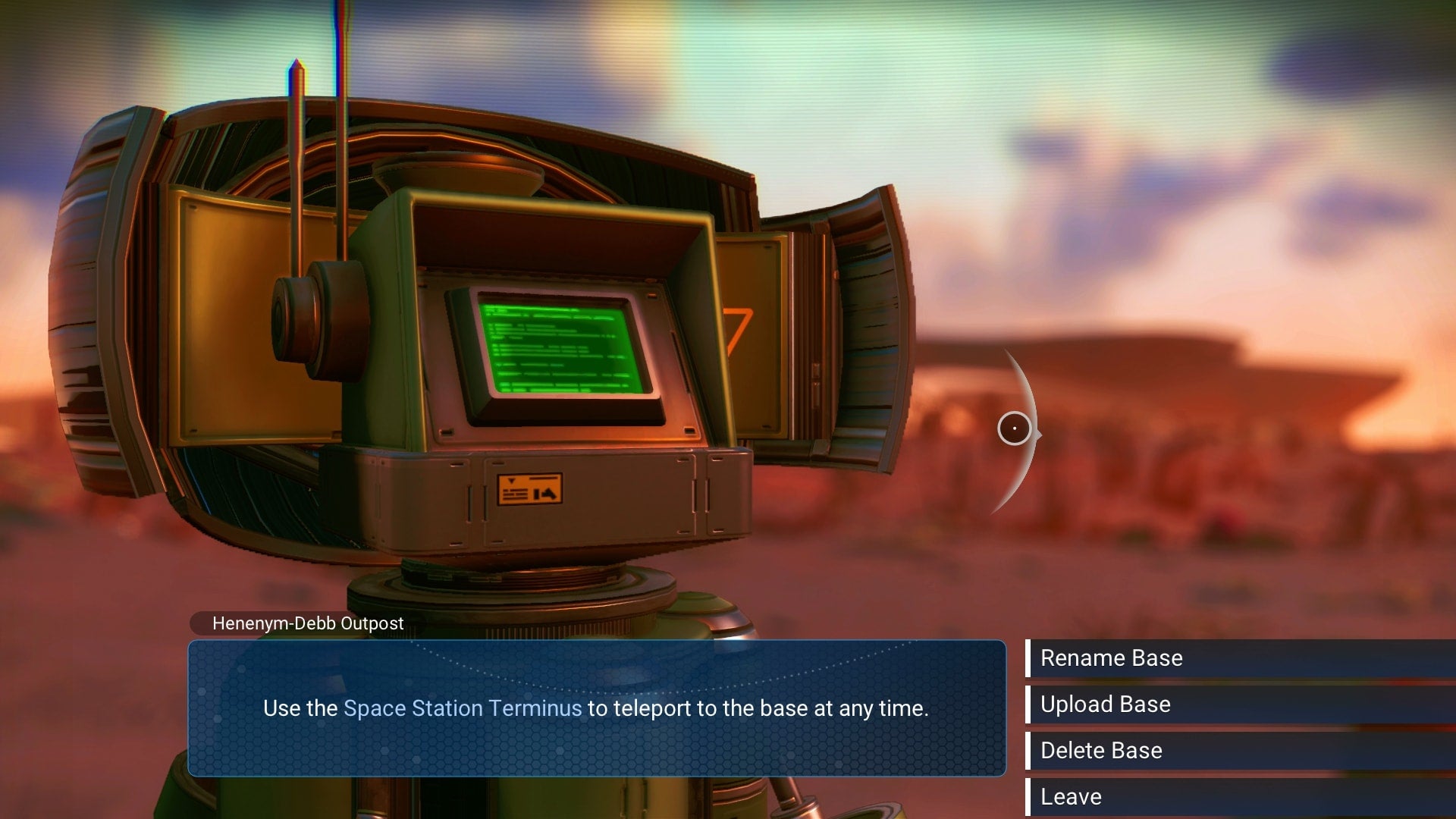The image size is (1456, 819).
Task: Click the white bar beside Upload Base
Action: 1030,704
